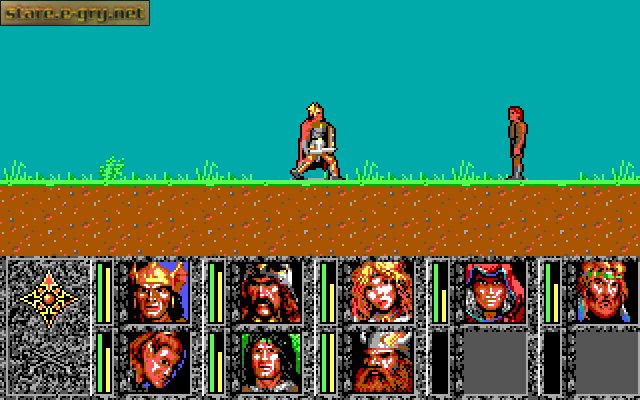Viewport: 640px width, 400px height.
Task: Select the portrait with green background
Action: [x=270, y=361]
